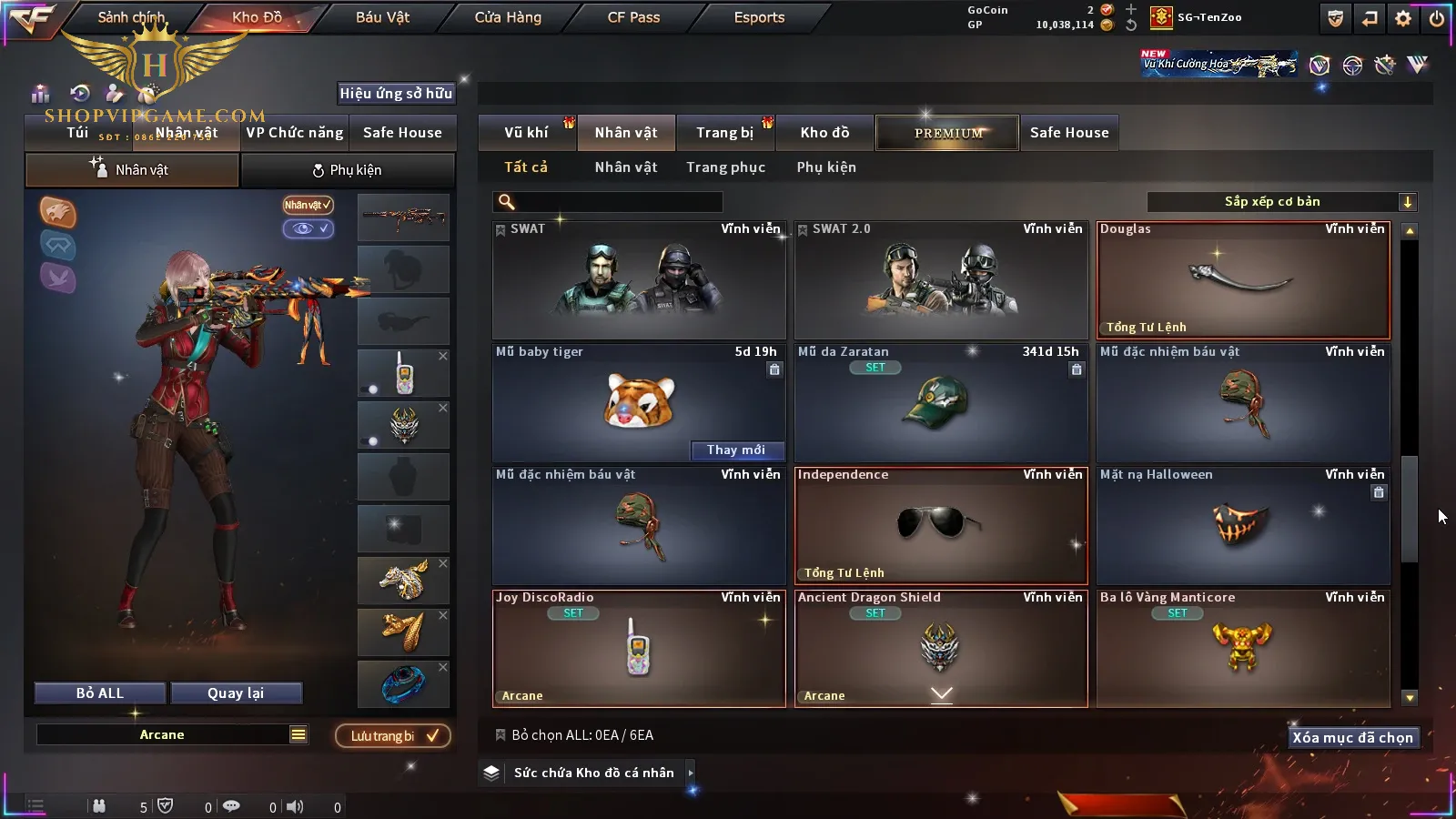The width and height of the screenshot is (1456, 819).
Task: Select the SWAT 2.0 character card
Action: (x=941, y=280)
